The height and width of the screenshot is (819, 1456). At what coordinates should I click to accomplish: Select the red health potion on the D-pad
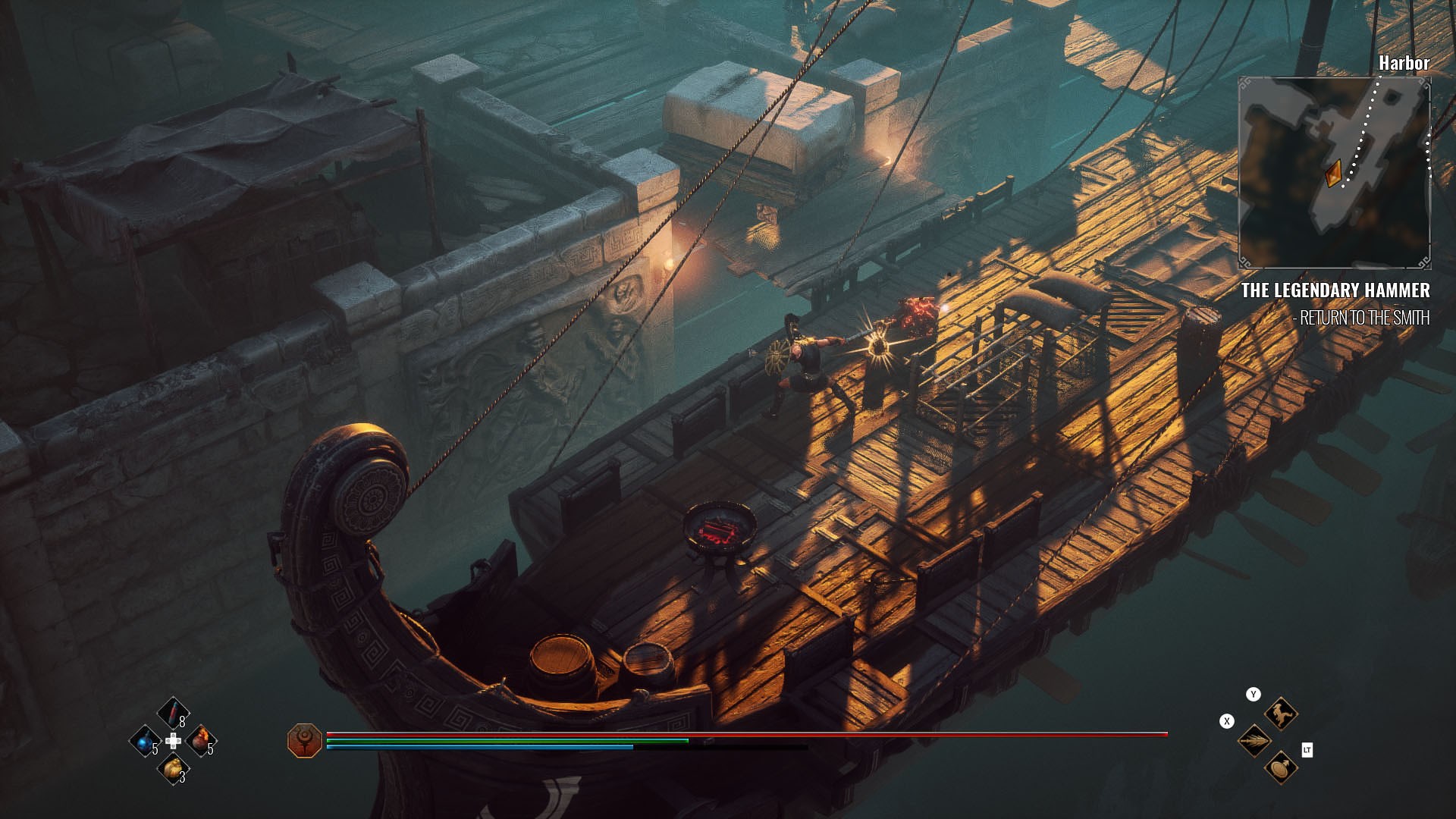click(x=173, y=713)
